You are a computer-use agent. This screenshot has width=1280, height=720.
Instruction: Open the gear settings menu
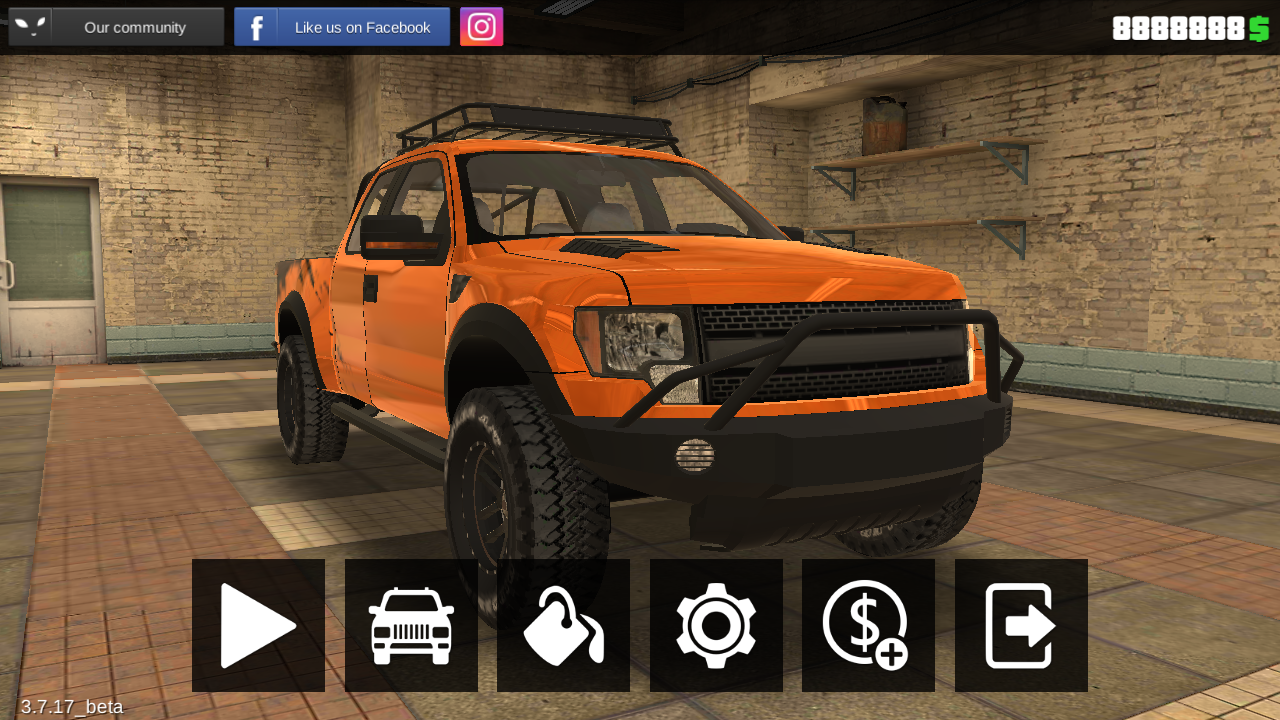[x=716, y=625]
